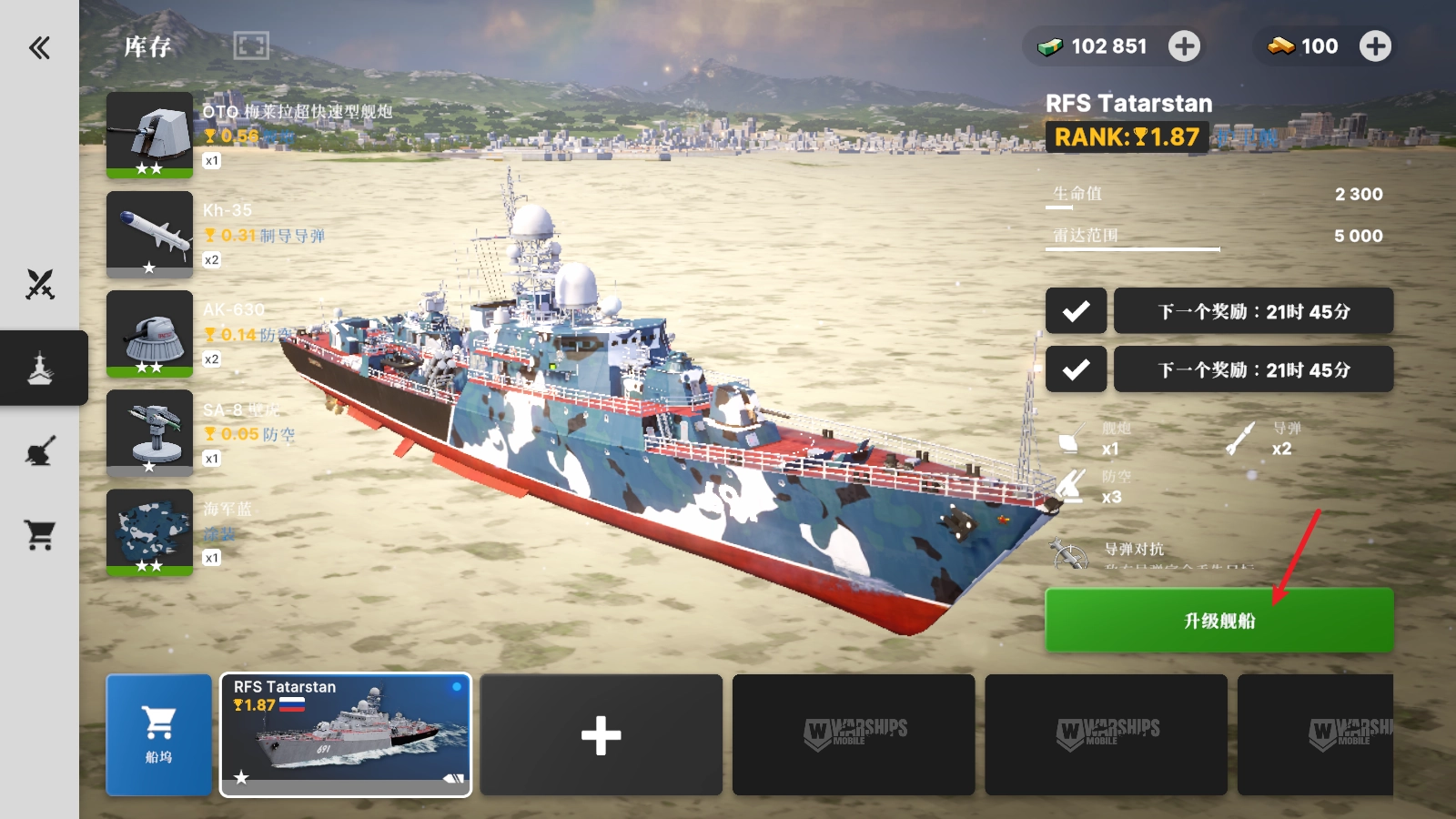The height and width of the screenshot is (819, 1456).
Task: Open the cannon turret tab
Action: (x=40, y=451)
